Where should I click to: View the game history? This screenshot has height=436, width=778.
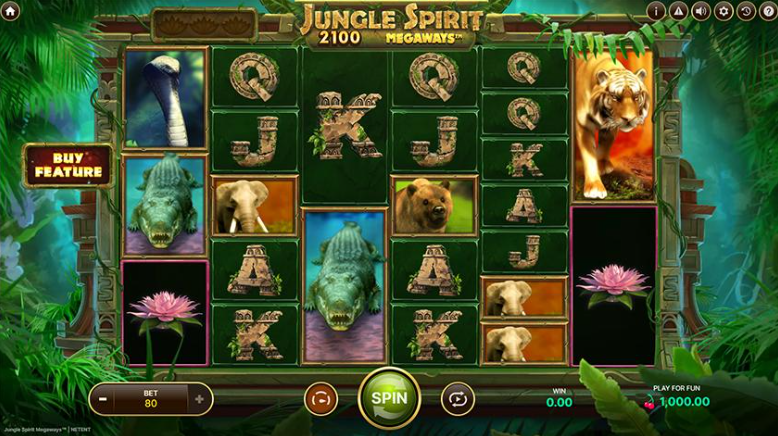746,11
